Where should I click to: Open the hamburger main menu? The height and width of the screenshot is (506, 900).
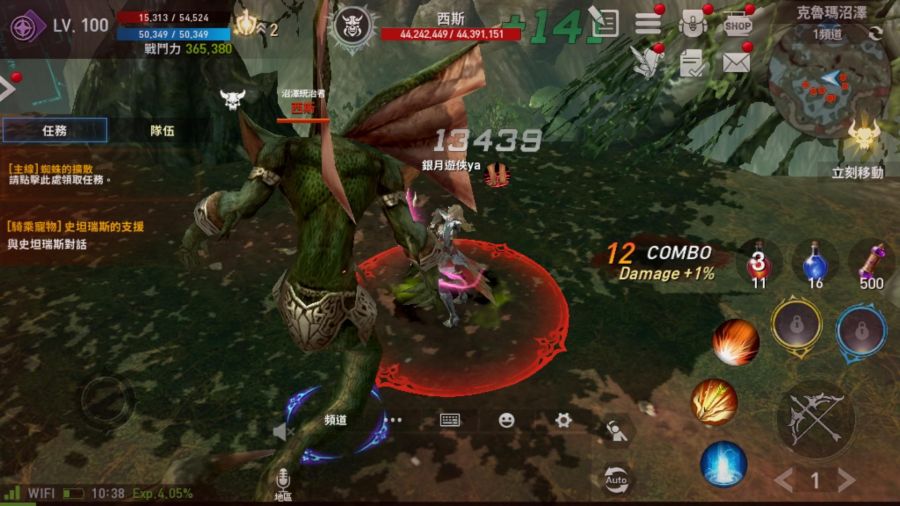648,23
